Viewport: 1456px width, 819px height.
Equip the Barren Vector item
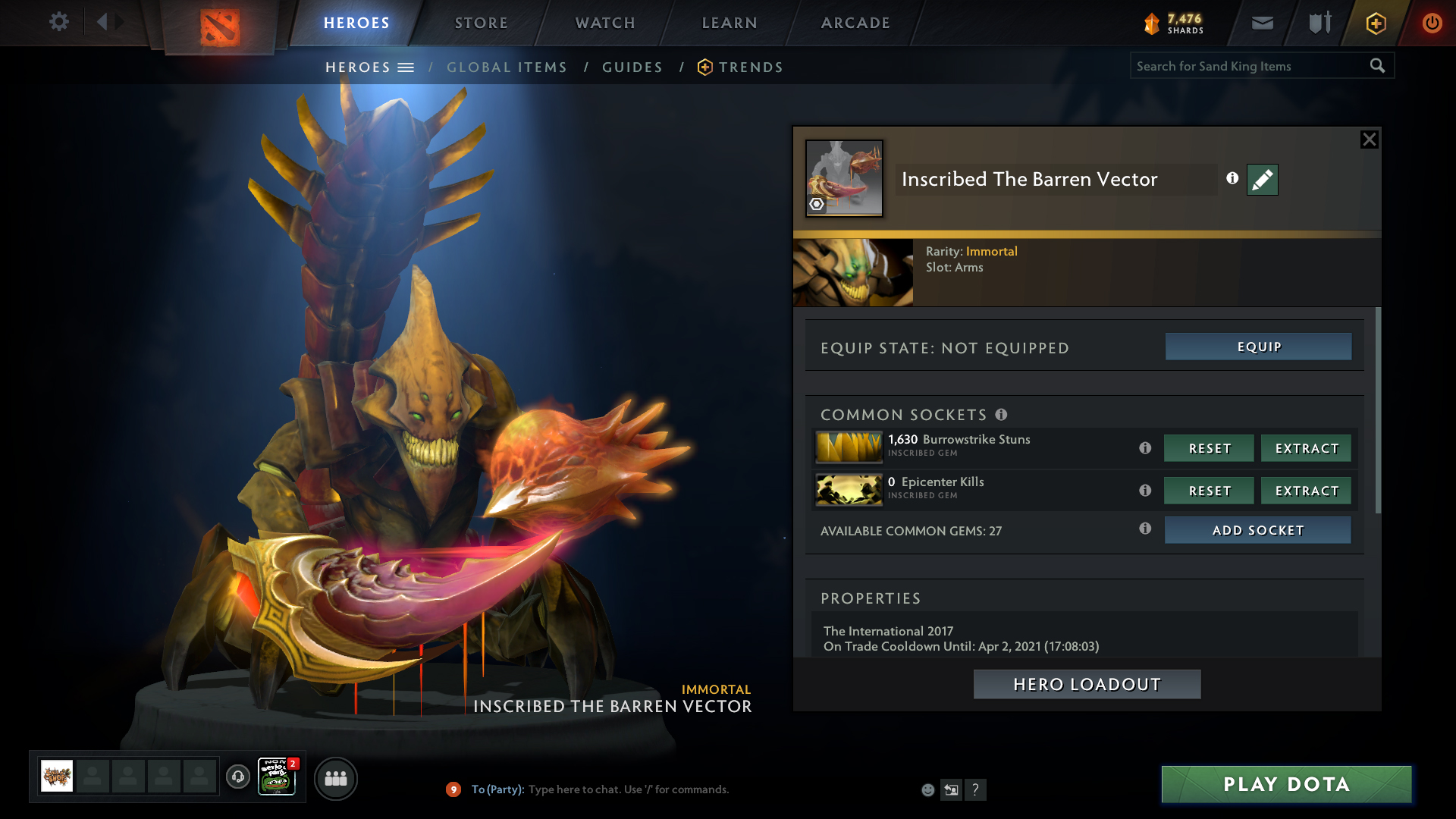tap(1258, 347)
